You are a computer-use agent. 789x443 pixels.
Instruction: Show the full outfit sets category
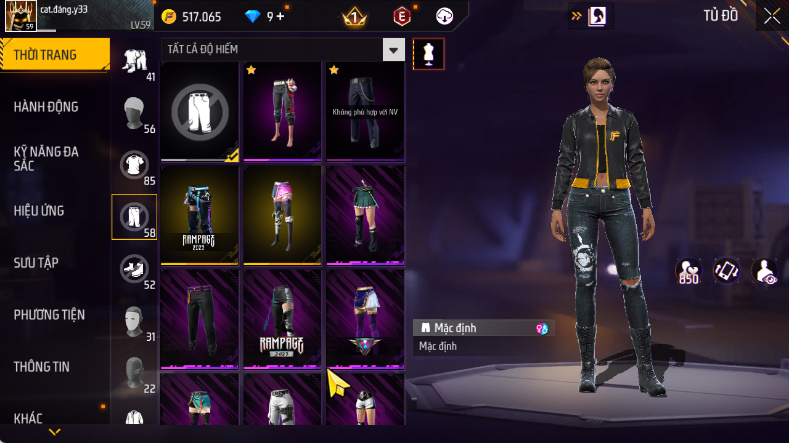tap(134, 63)
